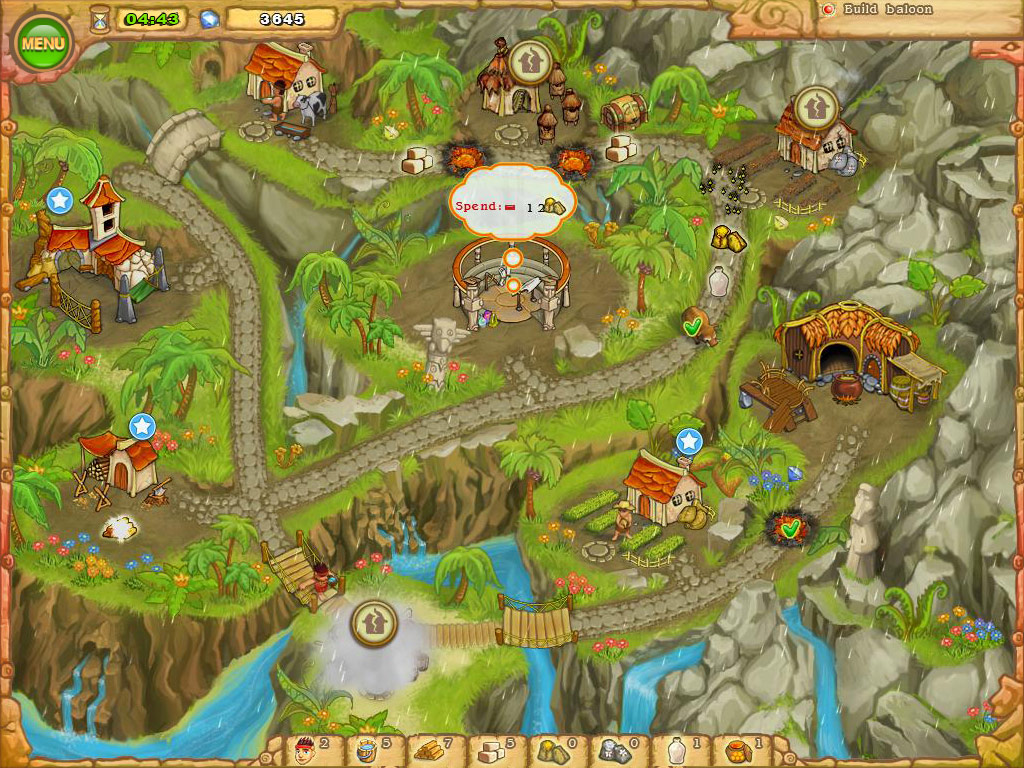Viewport: 1024px width, 768px height.
Task: Activate the build icon on the foggy plot
Action: coord(374,623)
